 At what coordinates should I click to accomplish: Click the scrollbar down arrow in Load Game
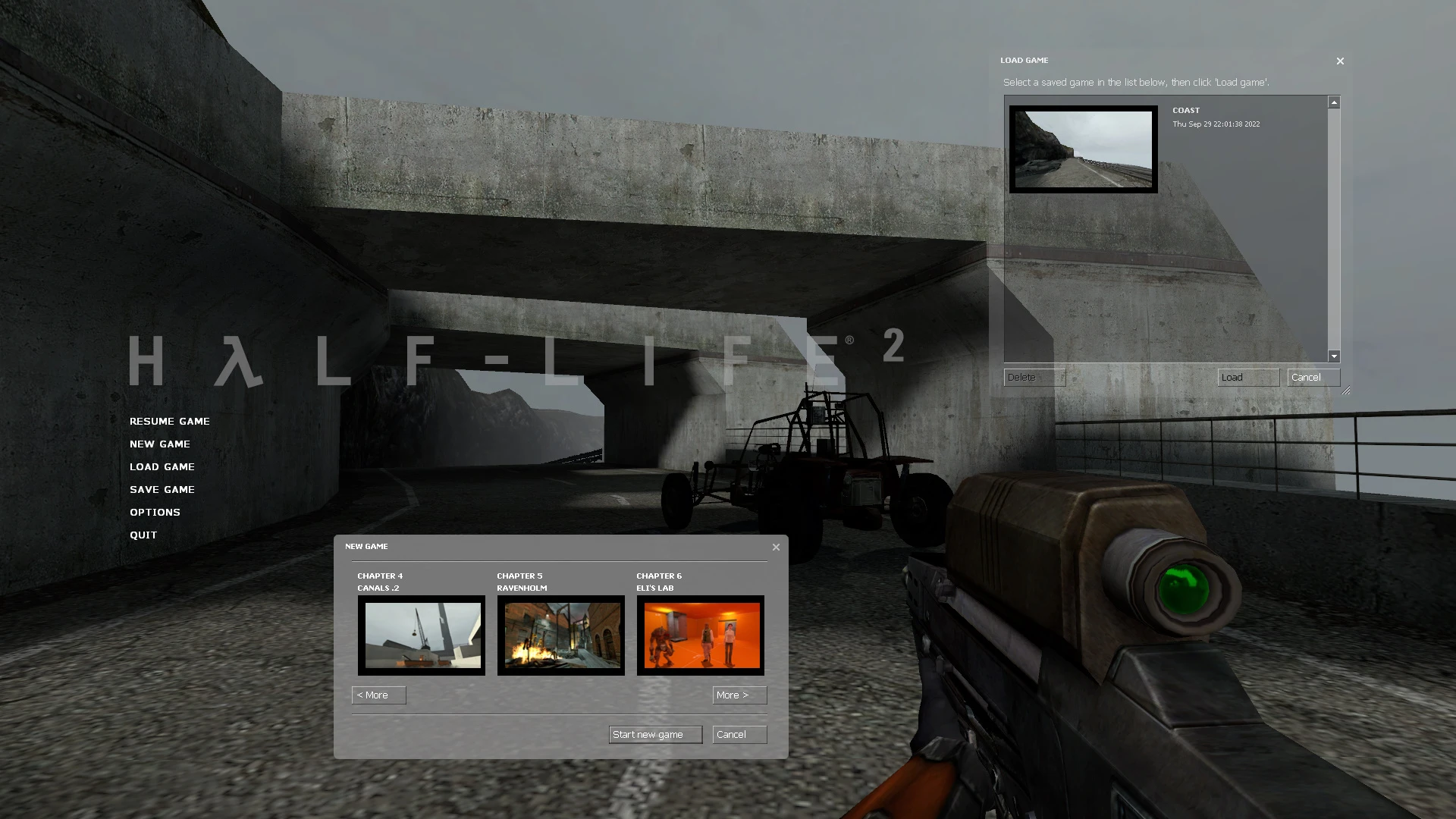[x=1333, y=356]
